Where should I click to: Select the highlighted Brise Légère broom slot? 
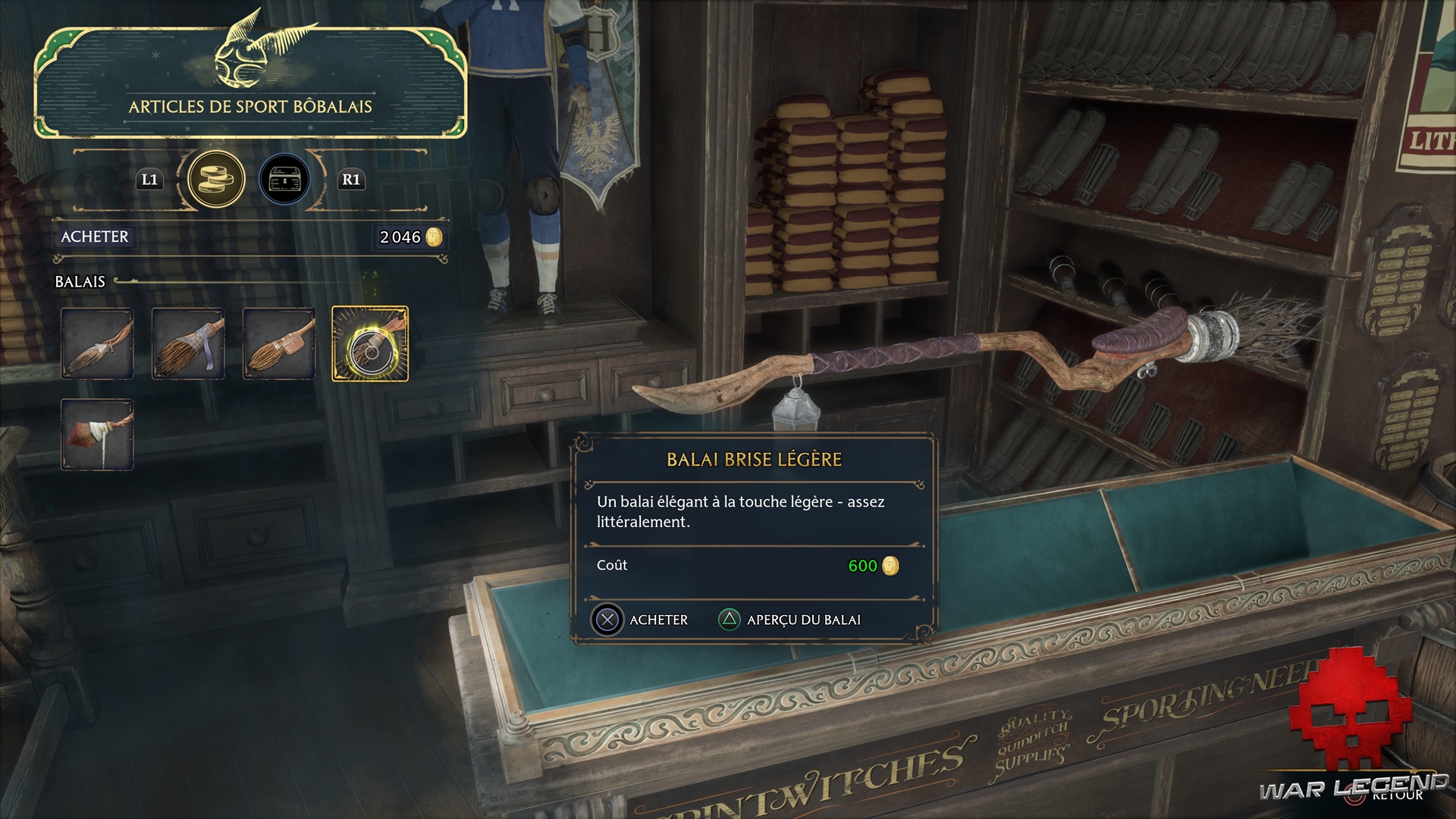point(370,344)
